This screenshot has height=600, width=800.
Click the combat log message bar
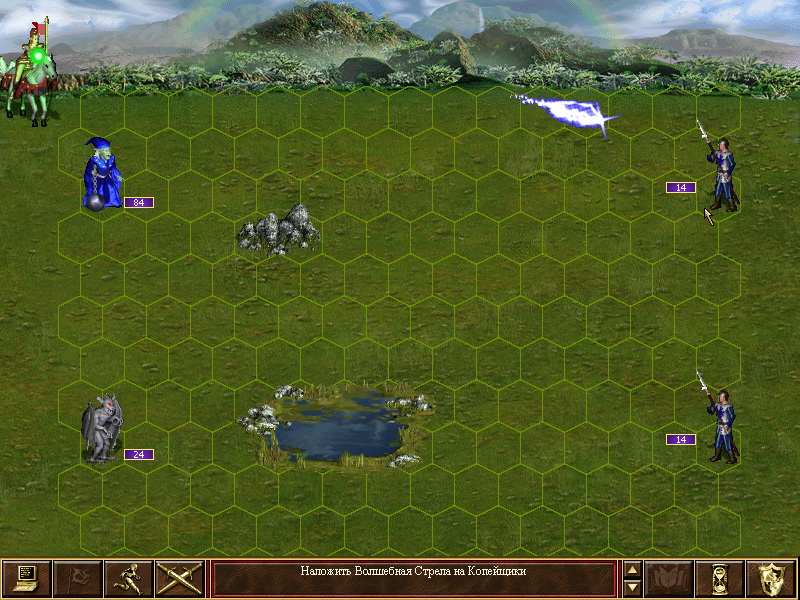pyautogui.click(x=413, y=578)
